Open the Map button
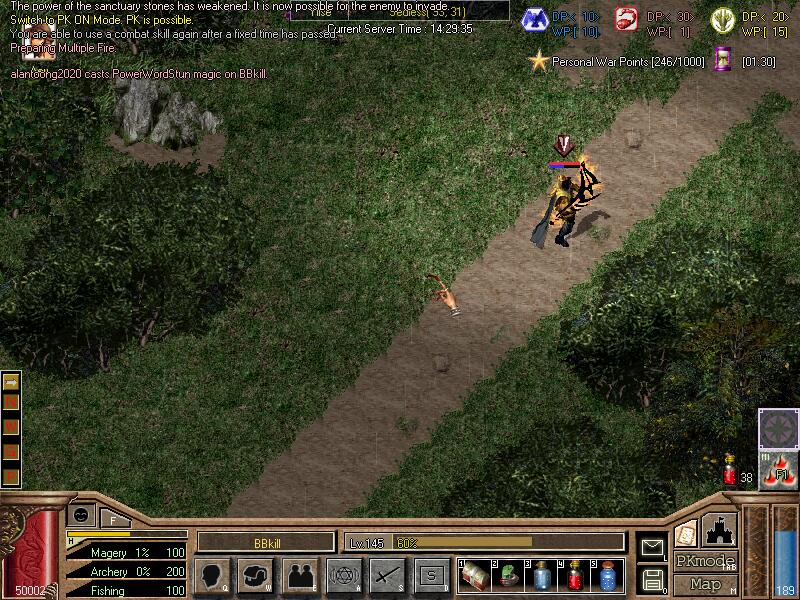Viewport: 800px width, 600px height. [x=705, y=584]
